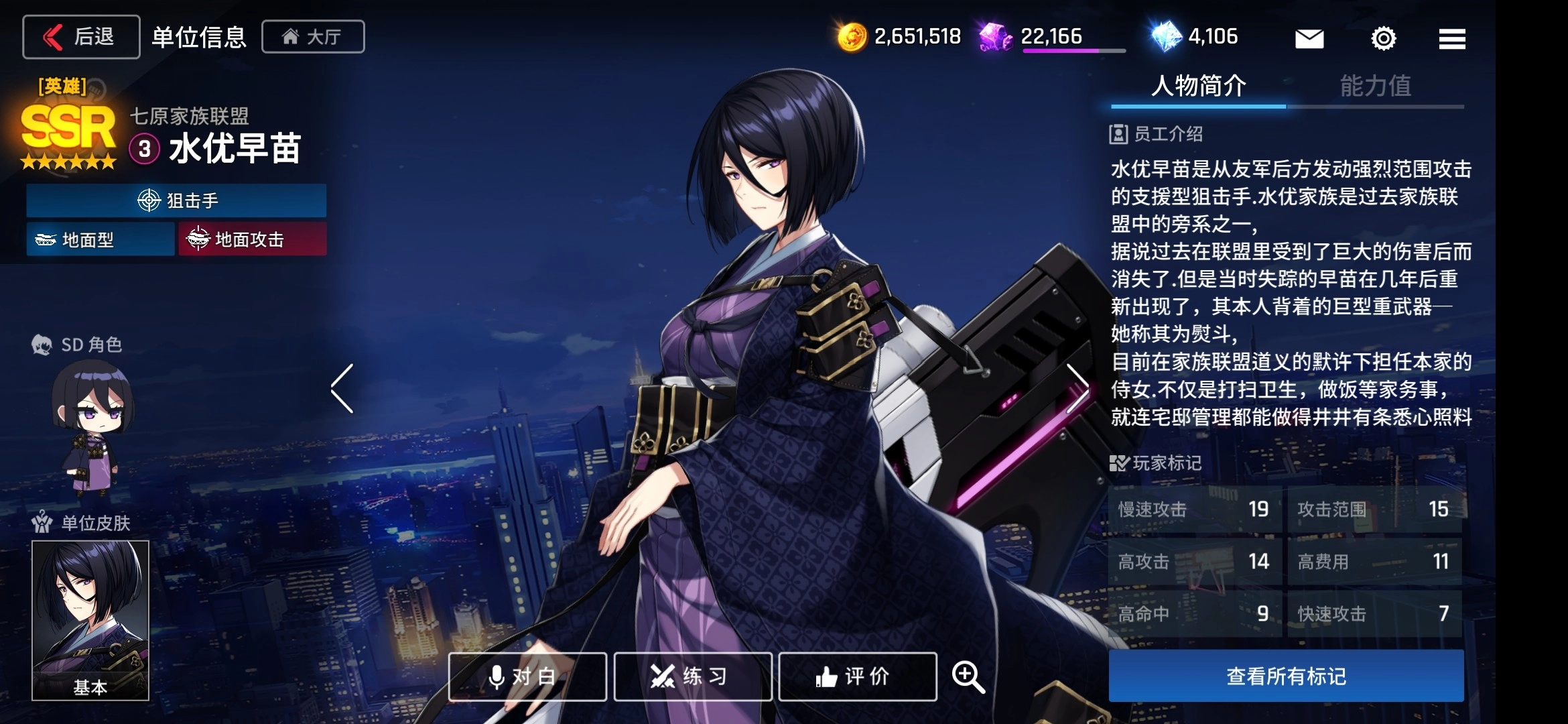The width and height of the screenshot is (1568, 724).
Task: Select the 人物简介 tab
Action: coord(1198,86)
